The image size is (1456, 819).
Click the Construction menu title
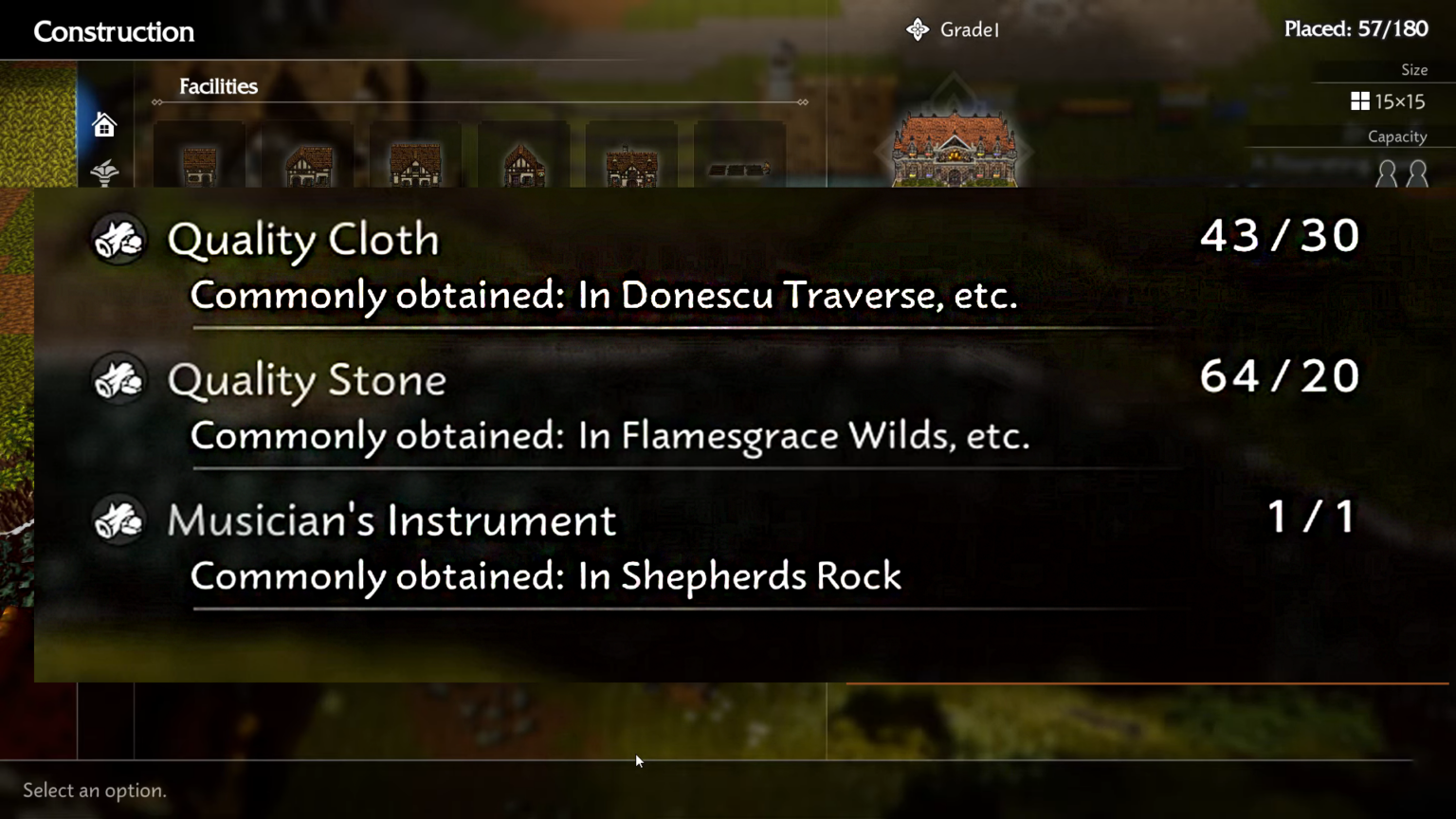(113, 31)
